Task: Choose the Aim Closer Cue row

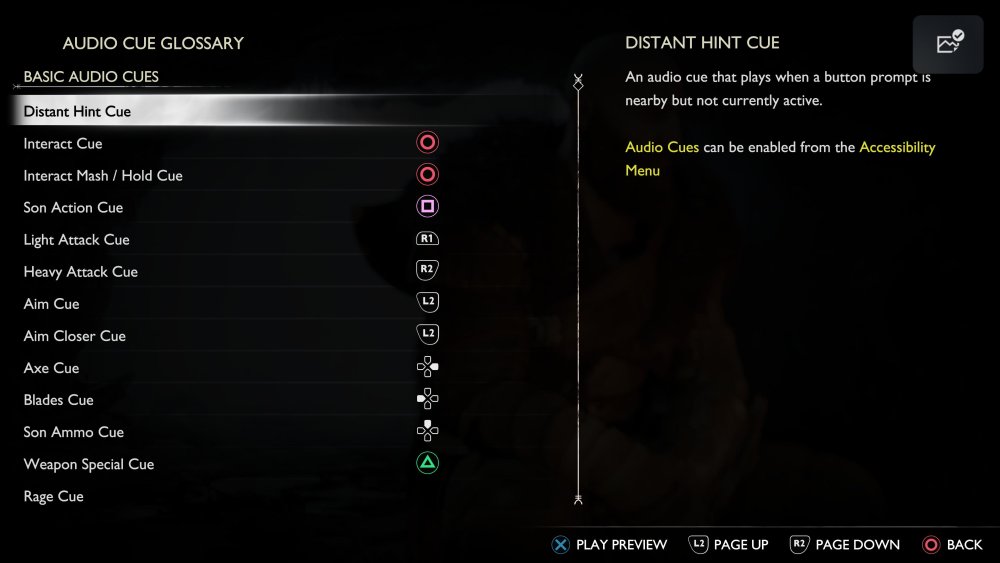Action: pos(75,335)
